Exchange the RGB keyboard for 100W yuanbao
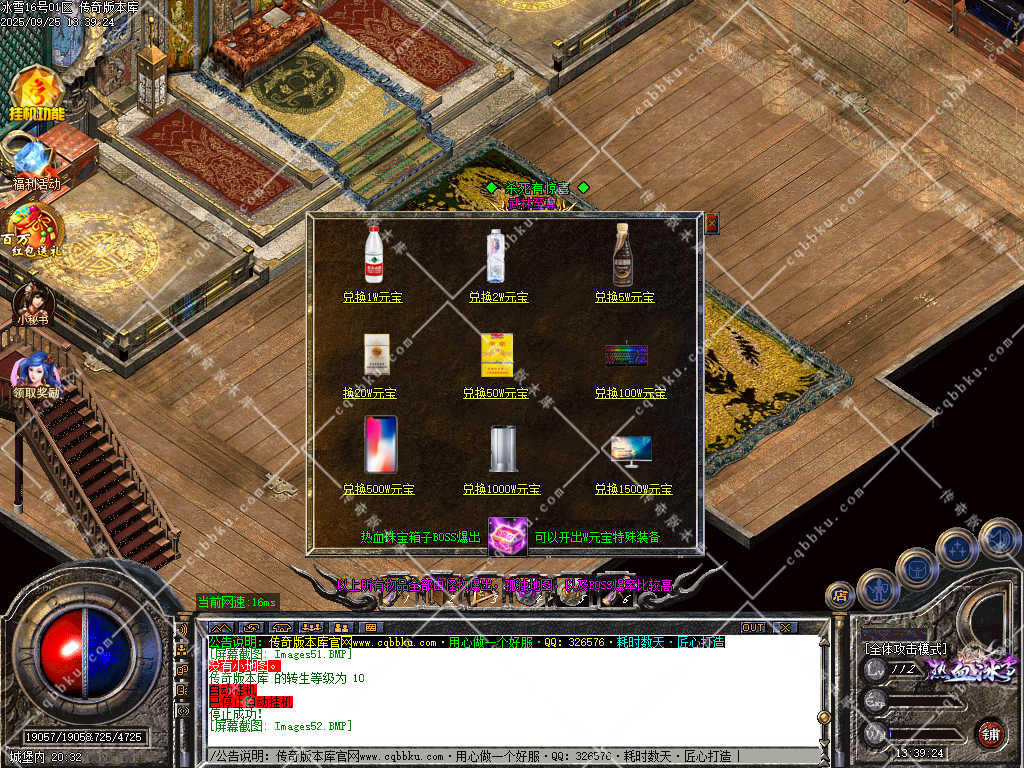This screenshot has height=768, width=1024. [630, 393]
